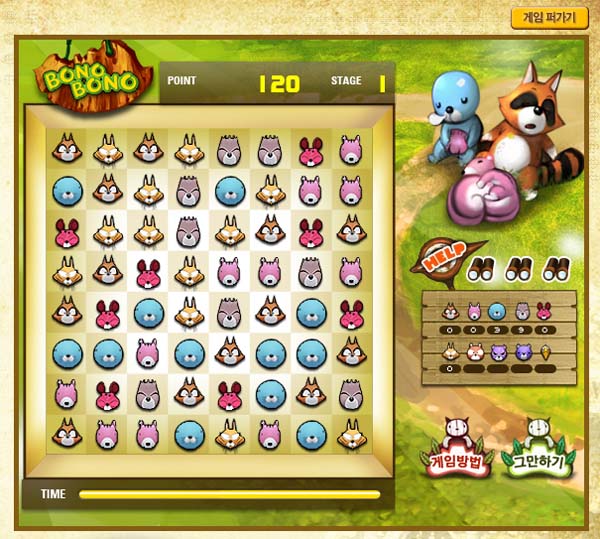
Task: Use the HELP hint badge
Action: pyautogui.click(x=439, y=261)
